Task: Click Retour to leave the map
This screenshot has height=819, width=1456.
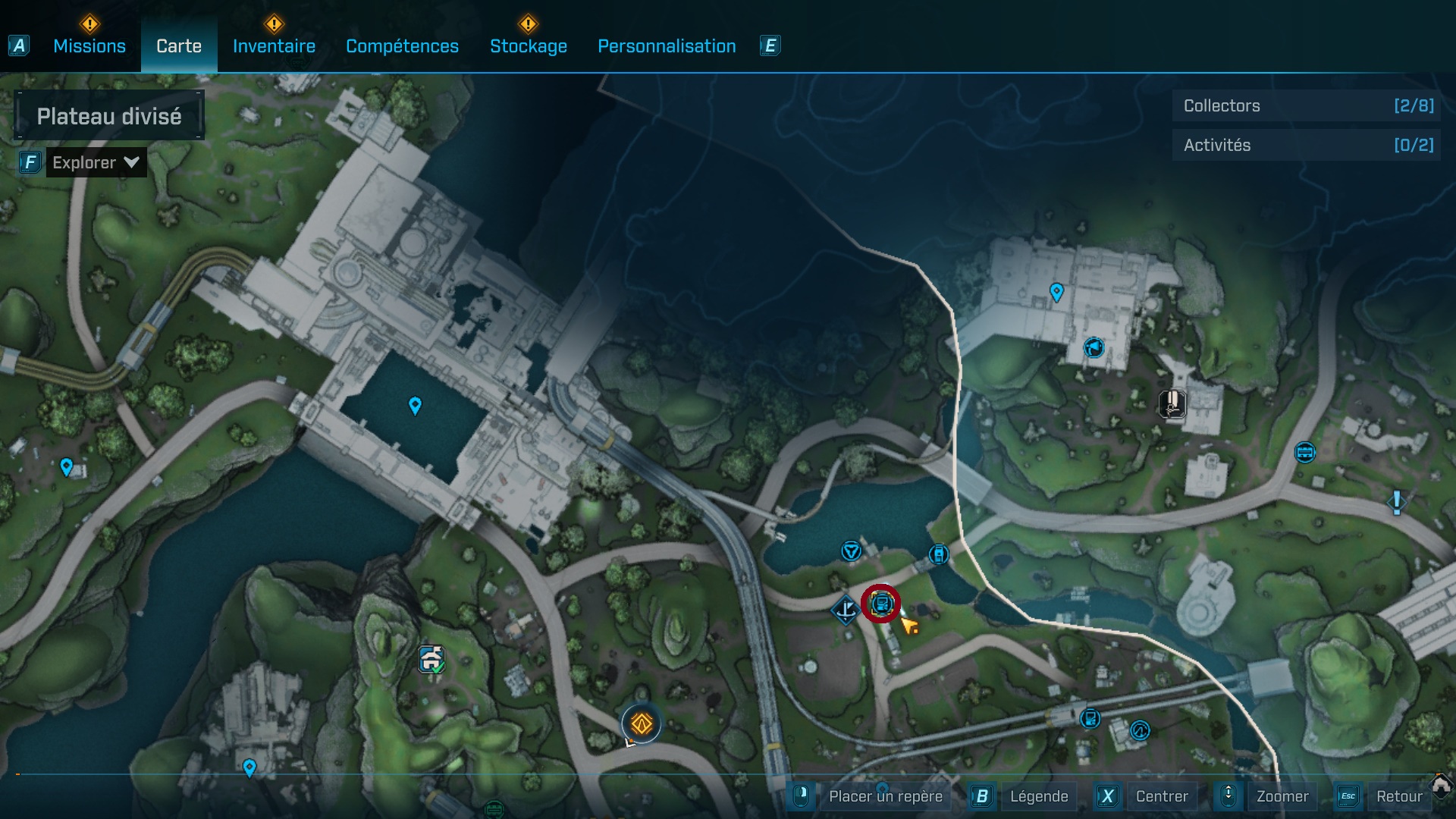Action: pyautogui.click(x=1398, y=796)
